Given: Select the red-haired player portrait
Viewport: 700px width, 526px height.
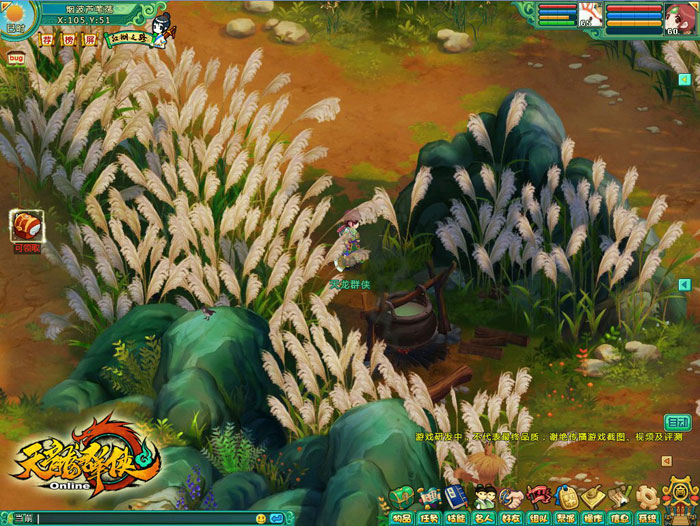Looking at the screenshot, I should pos(678,17).
